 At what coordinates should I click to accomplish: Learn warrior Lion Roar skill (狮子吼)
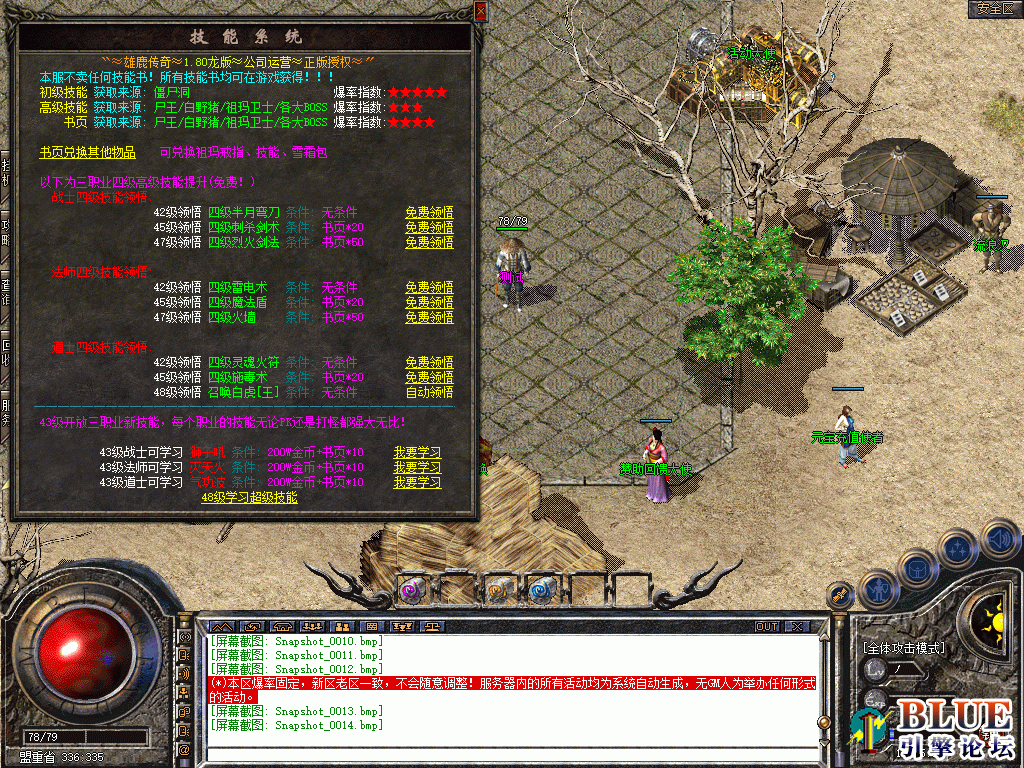[x=417, y=453]
